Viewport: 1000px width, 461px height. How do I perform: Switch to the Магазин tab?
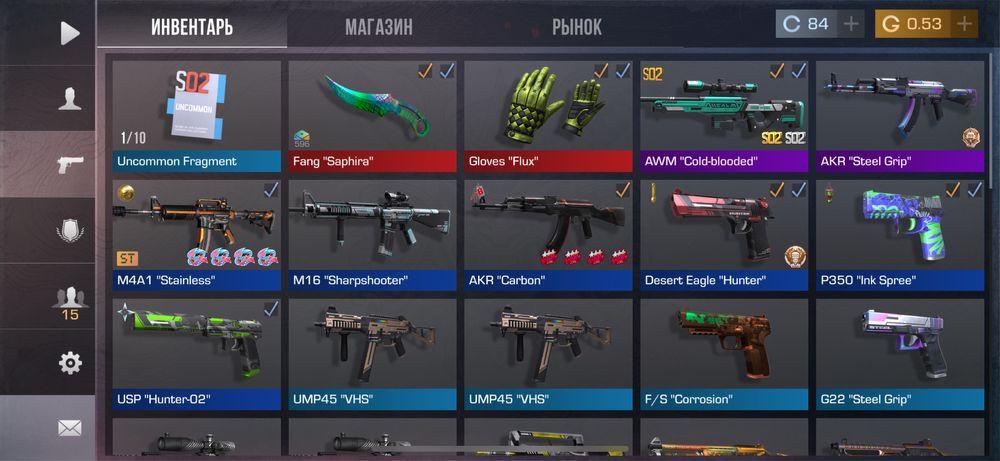(x=379, y=27)
